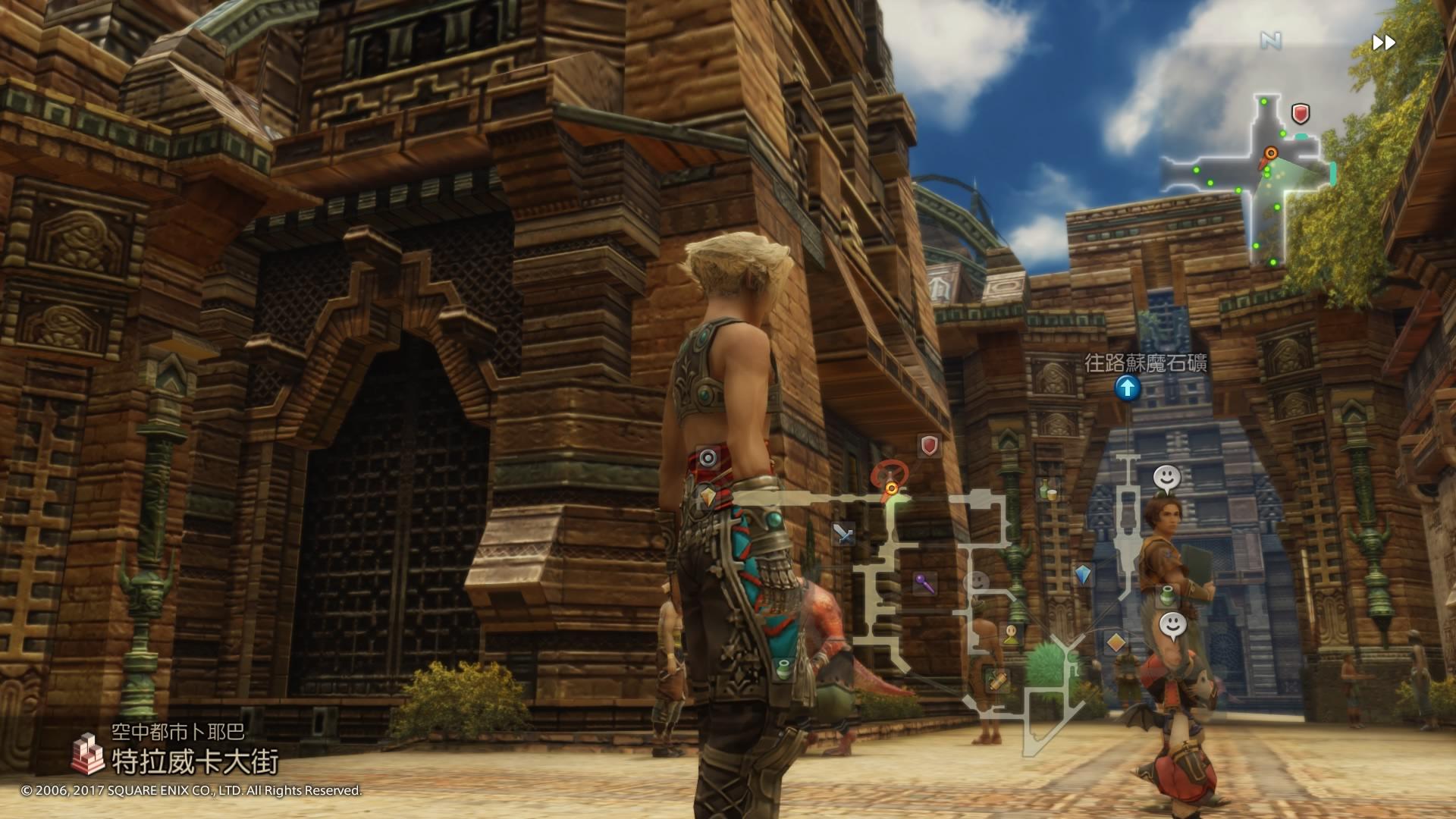This screenshot has height=819, width=1456.
Task: Select the red shield marker on the minimap
Action: pyautogui.click(x=1301, y=114)
